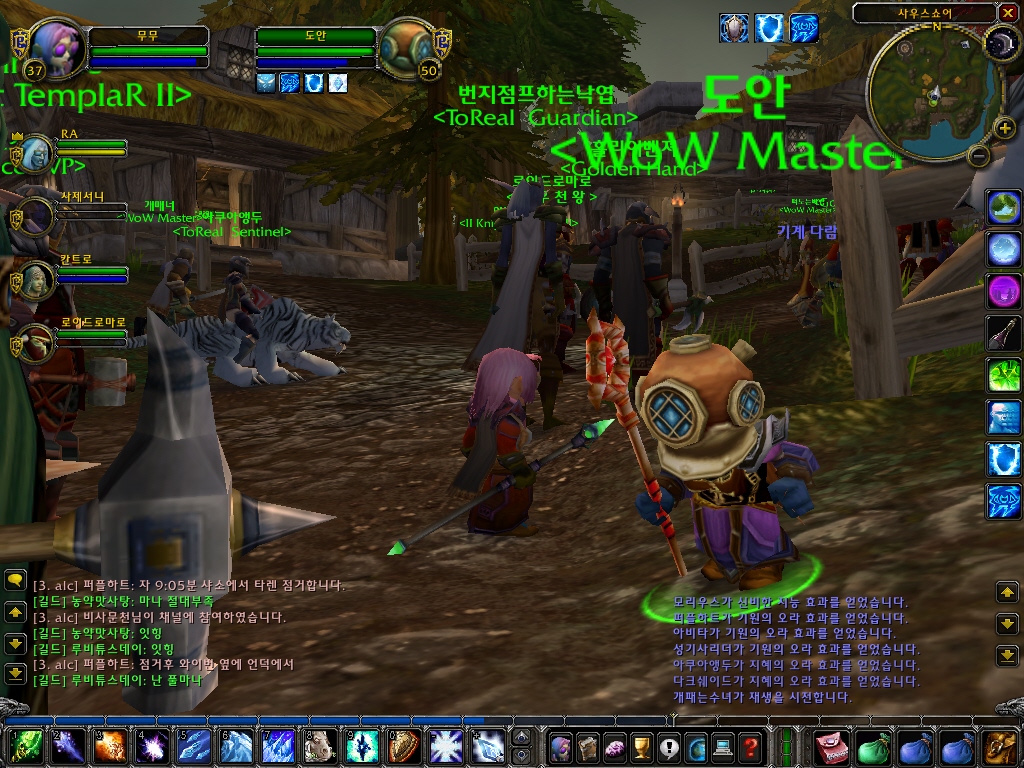Zoom in on the minimap
The width and height of the screenshot is (1024, 768).
tap(1004, 127)
